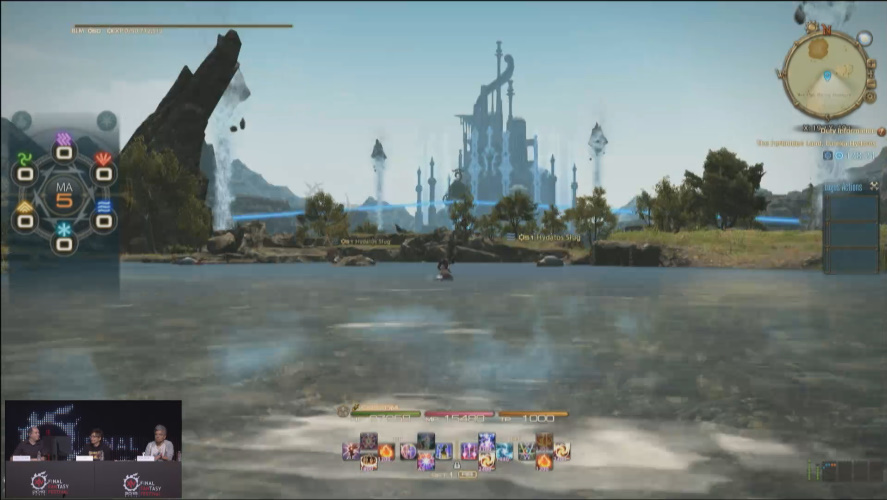887x500 pixels.
Task: Select the yellow earth element on the Magia wheel
Action: pyautogui.click(x=25, y=207)
